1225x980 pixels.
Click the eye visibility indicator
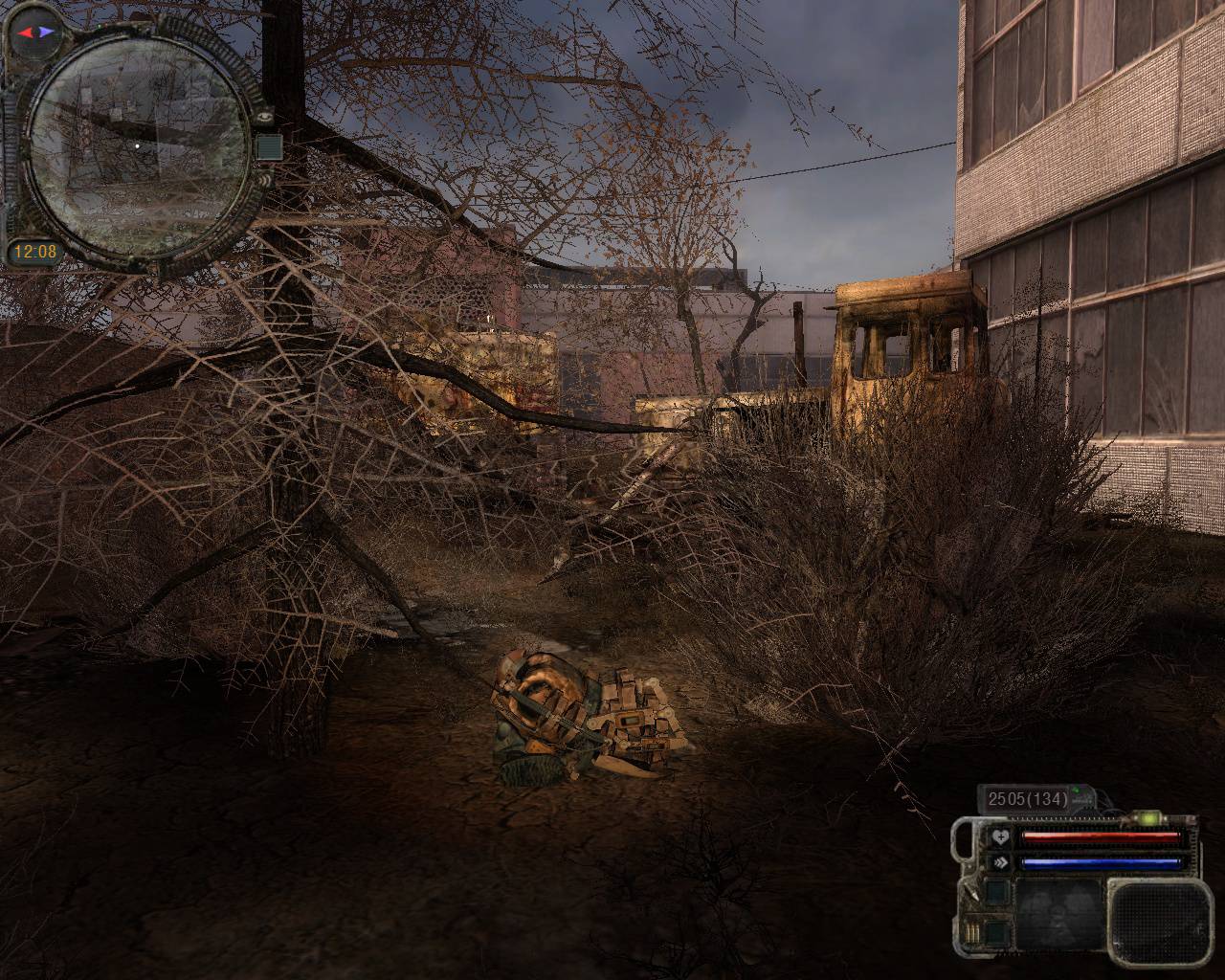pyautogui.click(x=265, y=115)
